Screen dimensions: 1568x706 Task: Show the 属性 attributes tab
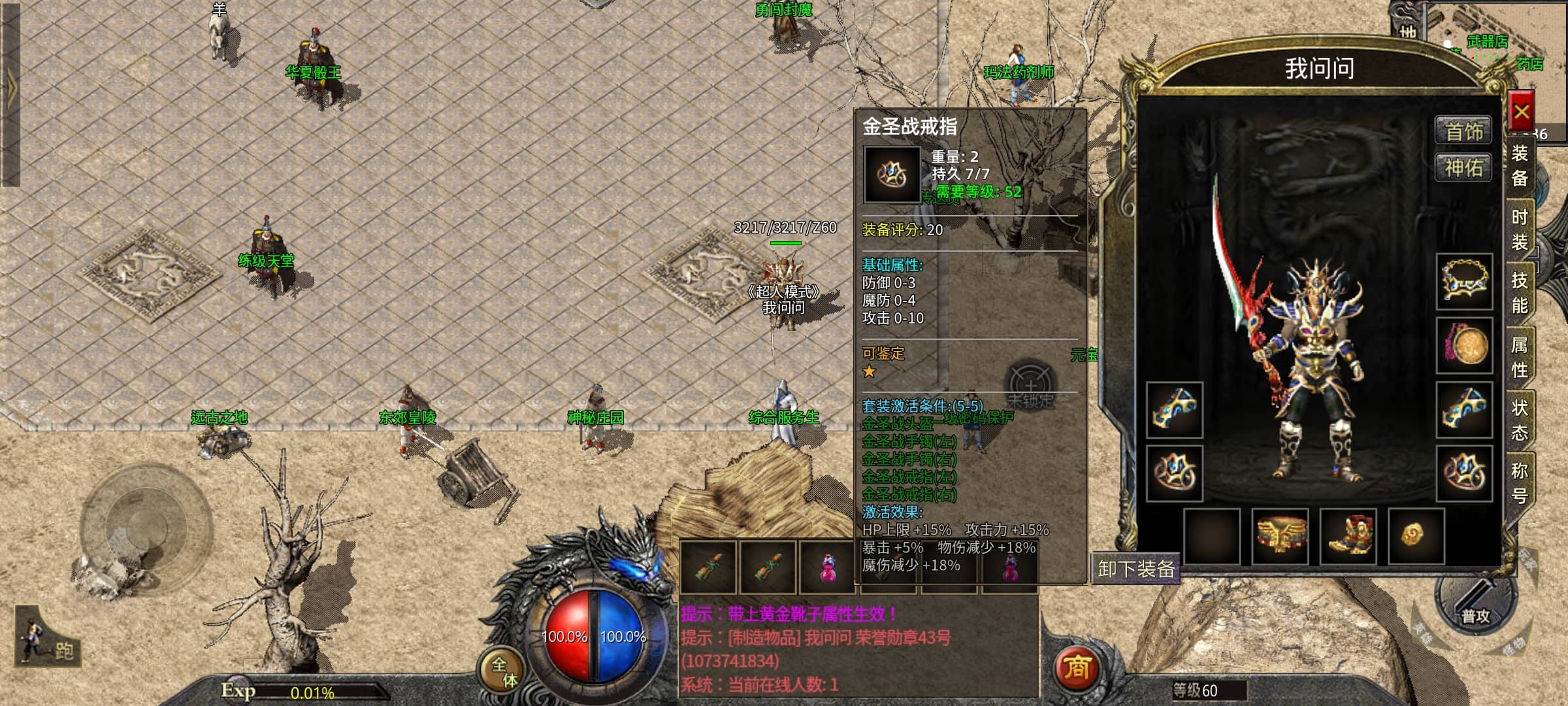coord(1520,357)
